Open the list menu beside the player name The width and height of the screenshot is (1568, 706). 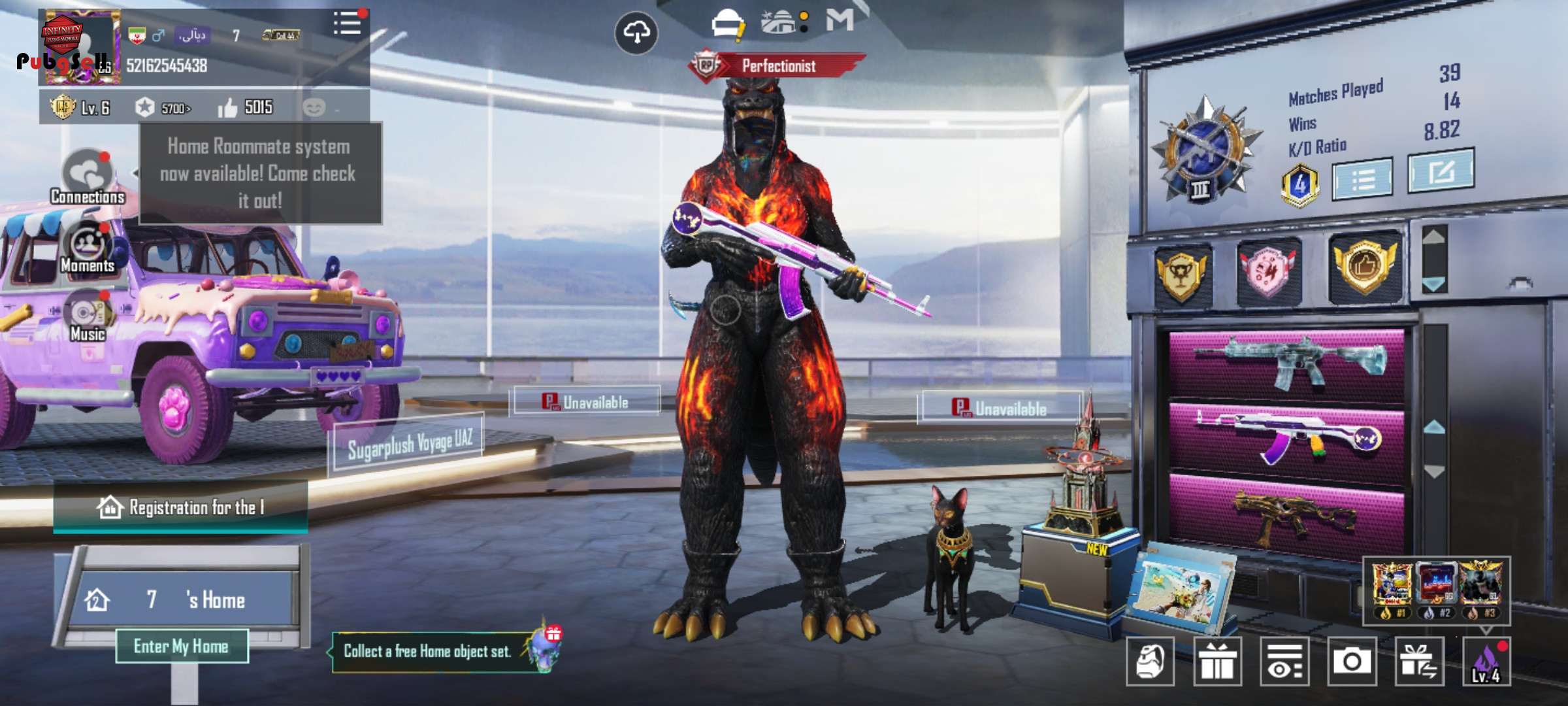point(347,24)
